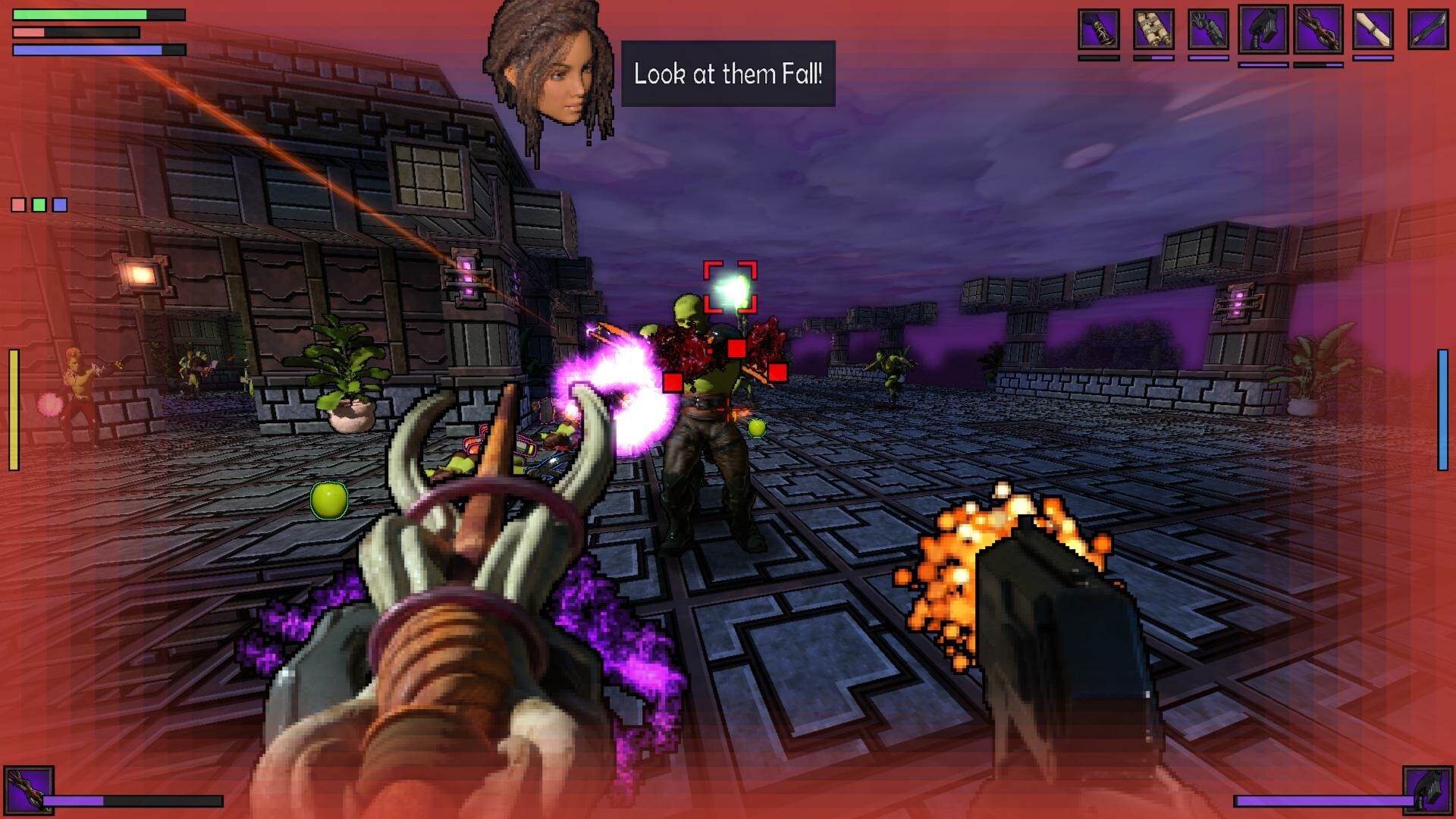Equip the bone knuckle weapon in slot two

click(1153, 30)
